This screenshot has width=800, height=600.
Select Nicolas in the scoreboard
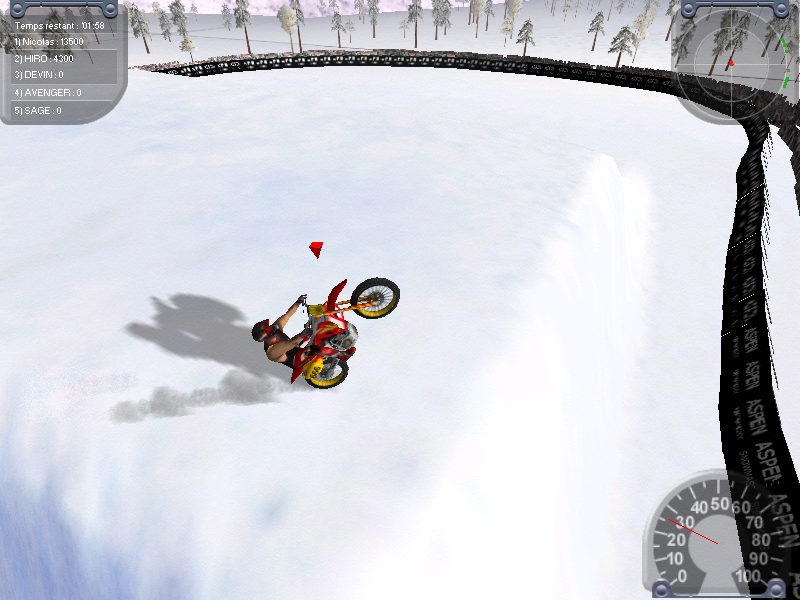49,42
